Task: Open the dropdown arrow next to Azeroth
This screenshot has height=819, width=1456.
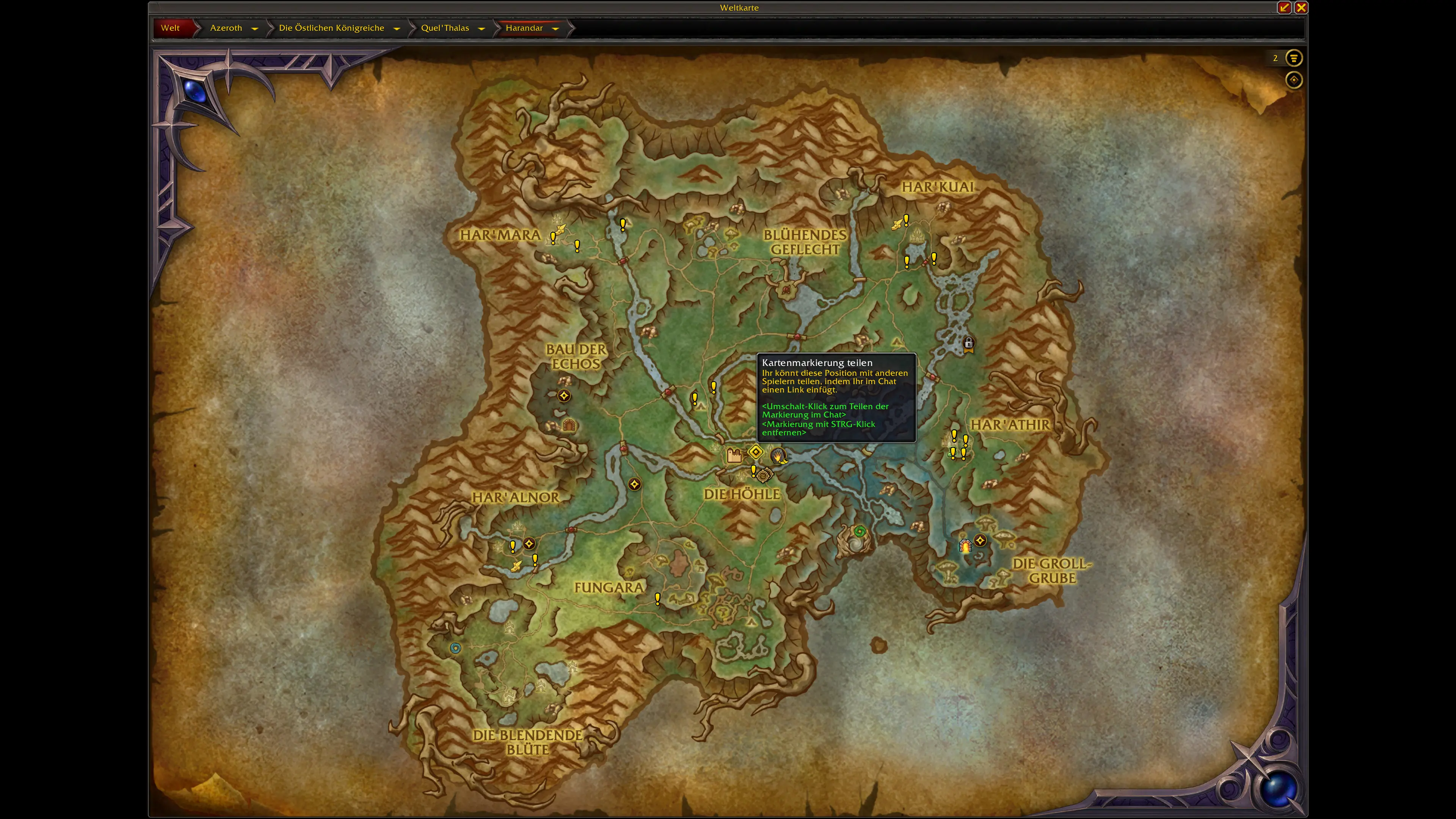Action: 255,28
